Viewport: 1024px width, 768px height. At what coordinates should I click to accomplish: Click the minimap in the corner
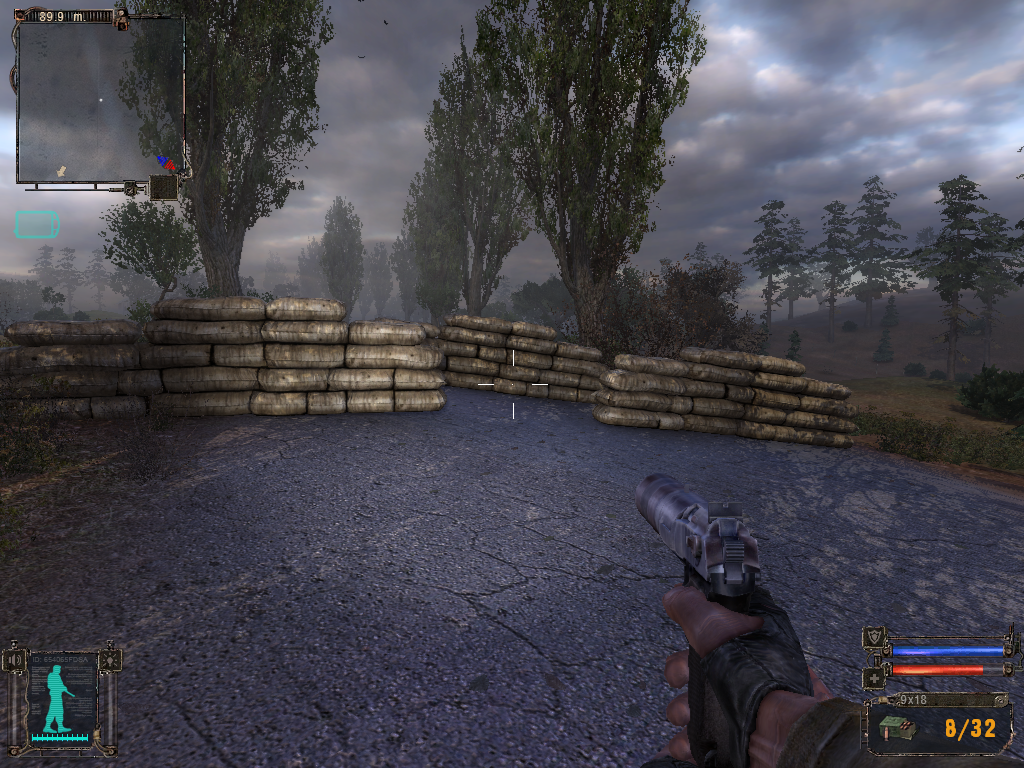[100, 100]
